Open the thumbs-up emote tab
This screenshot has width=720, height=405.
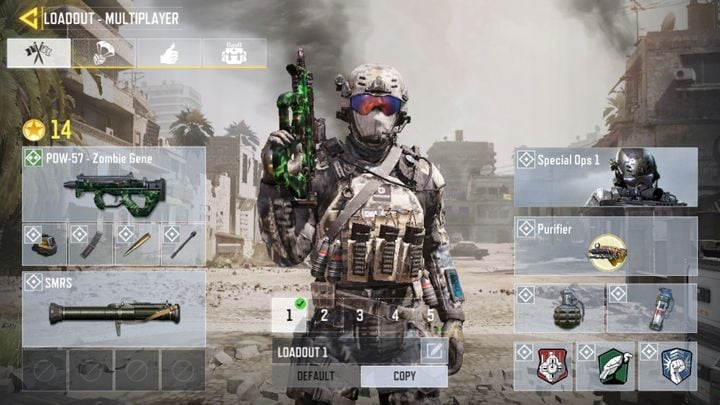[168, 54]
